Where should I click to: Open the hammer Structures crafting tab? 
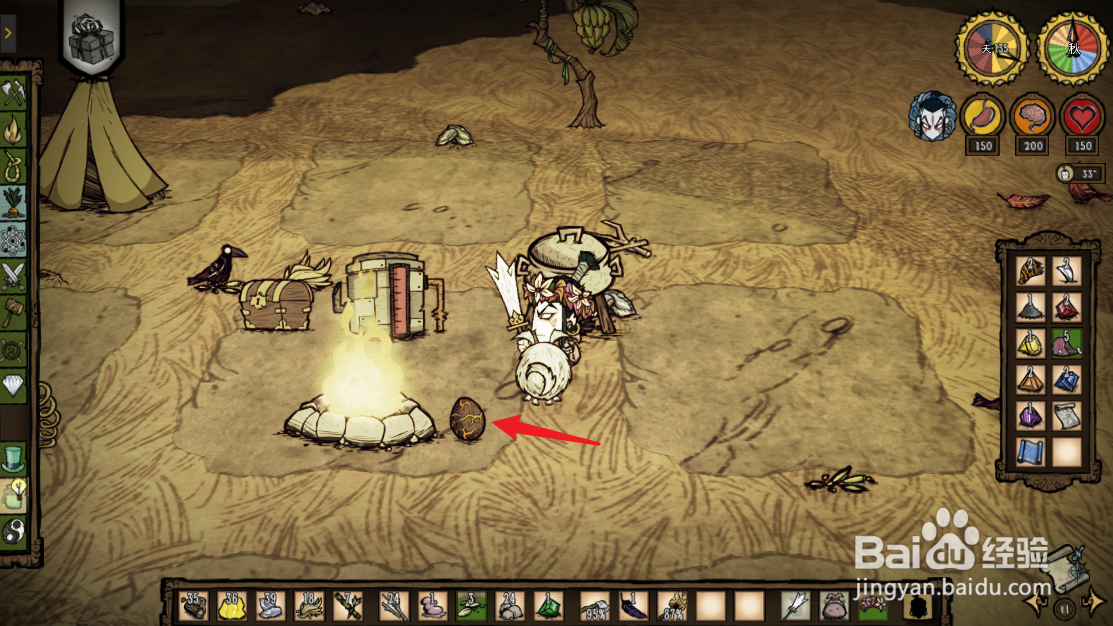pyautogui.click(x=15, y=310)
